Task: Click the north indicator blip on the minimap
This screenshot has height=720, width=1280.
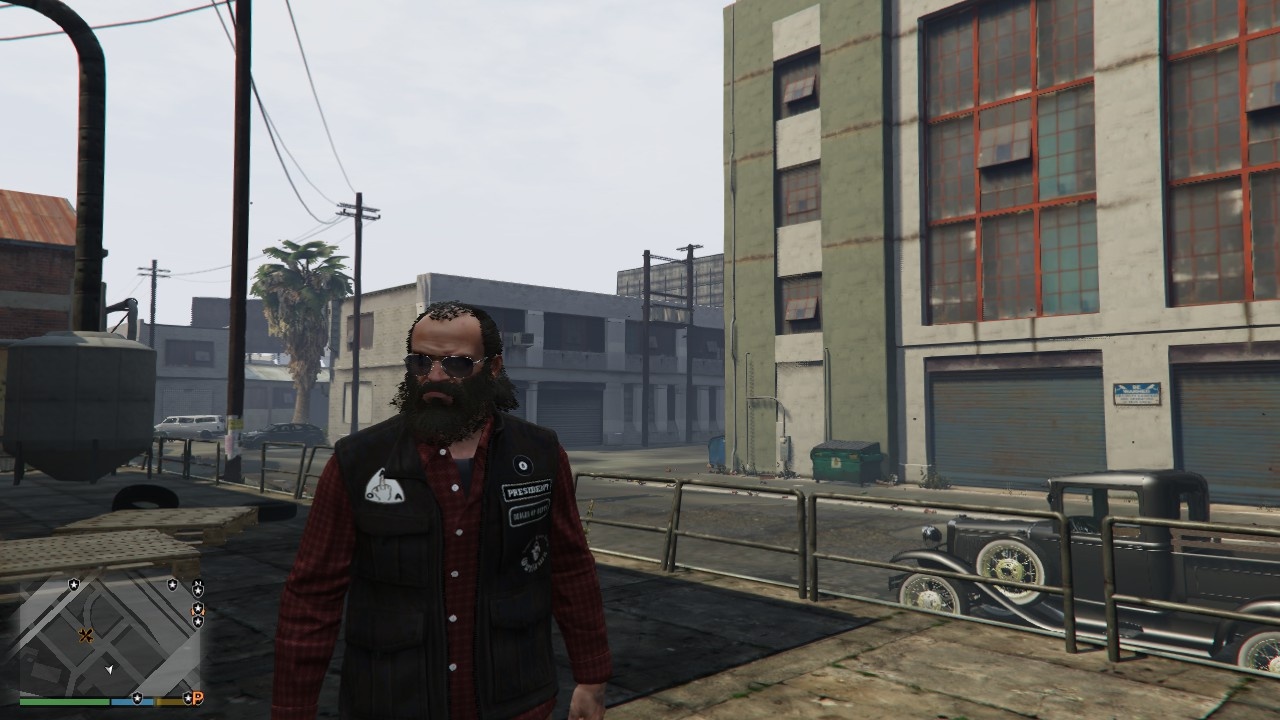Action: (198, 583)
